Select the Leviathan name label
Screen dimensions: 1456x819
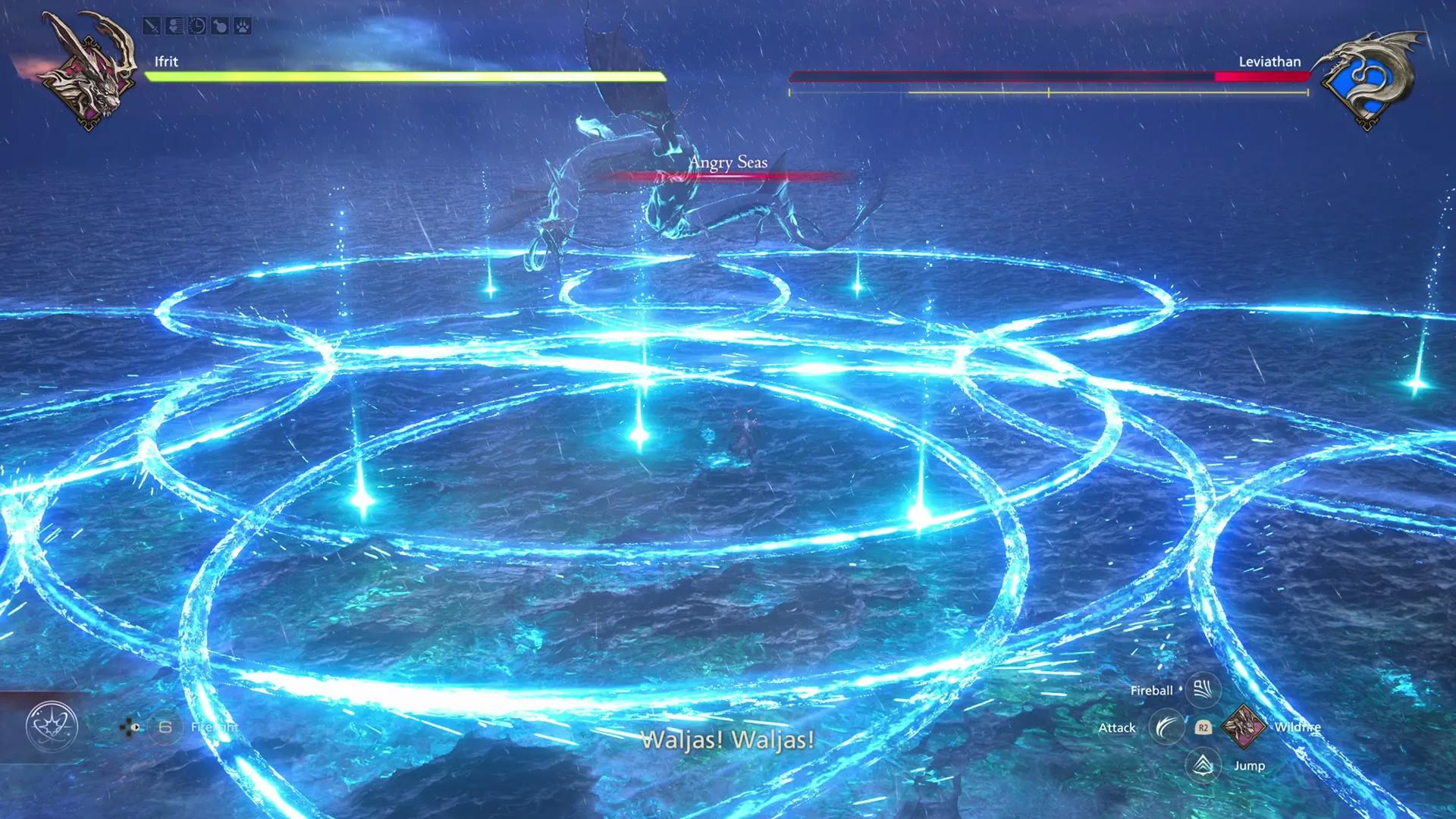coord(1269,62)
